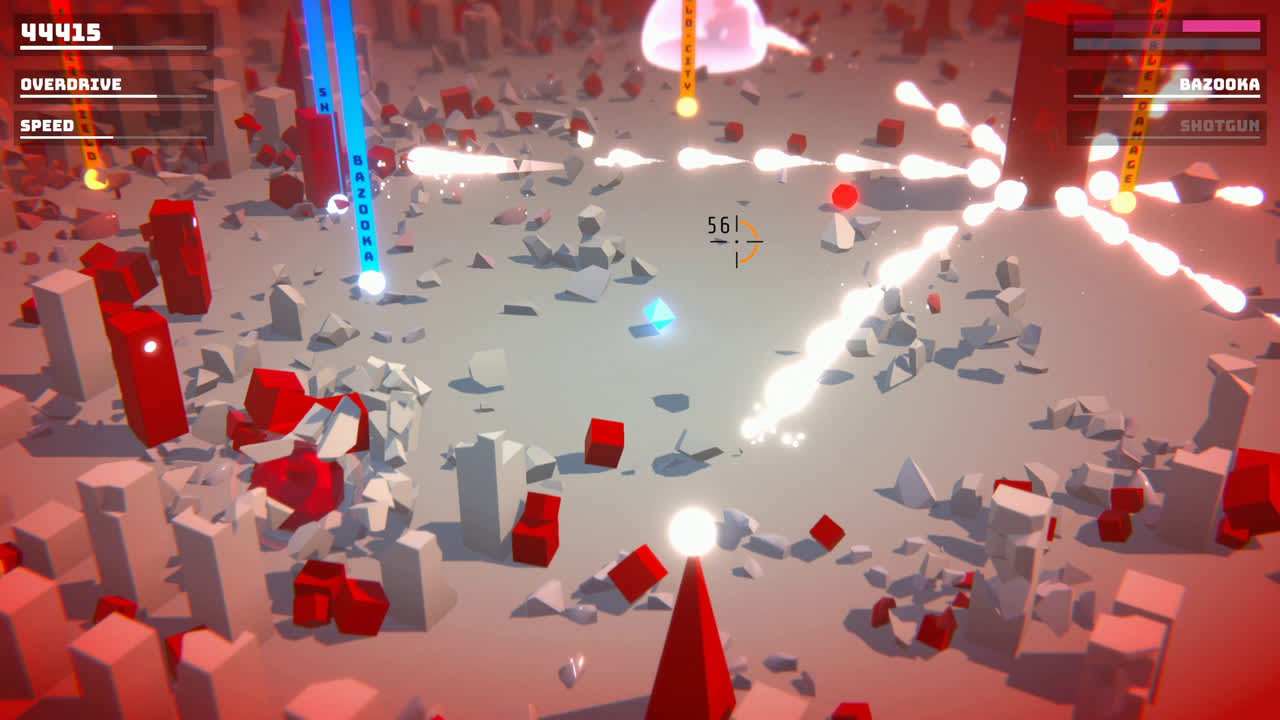
Task: Click the aiming crosshair reticle
Action: pyautogui.click(x=737, y=240)
